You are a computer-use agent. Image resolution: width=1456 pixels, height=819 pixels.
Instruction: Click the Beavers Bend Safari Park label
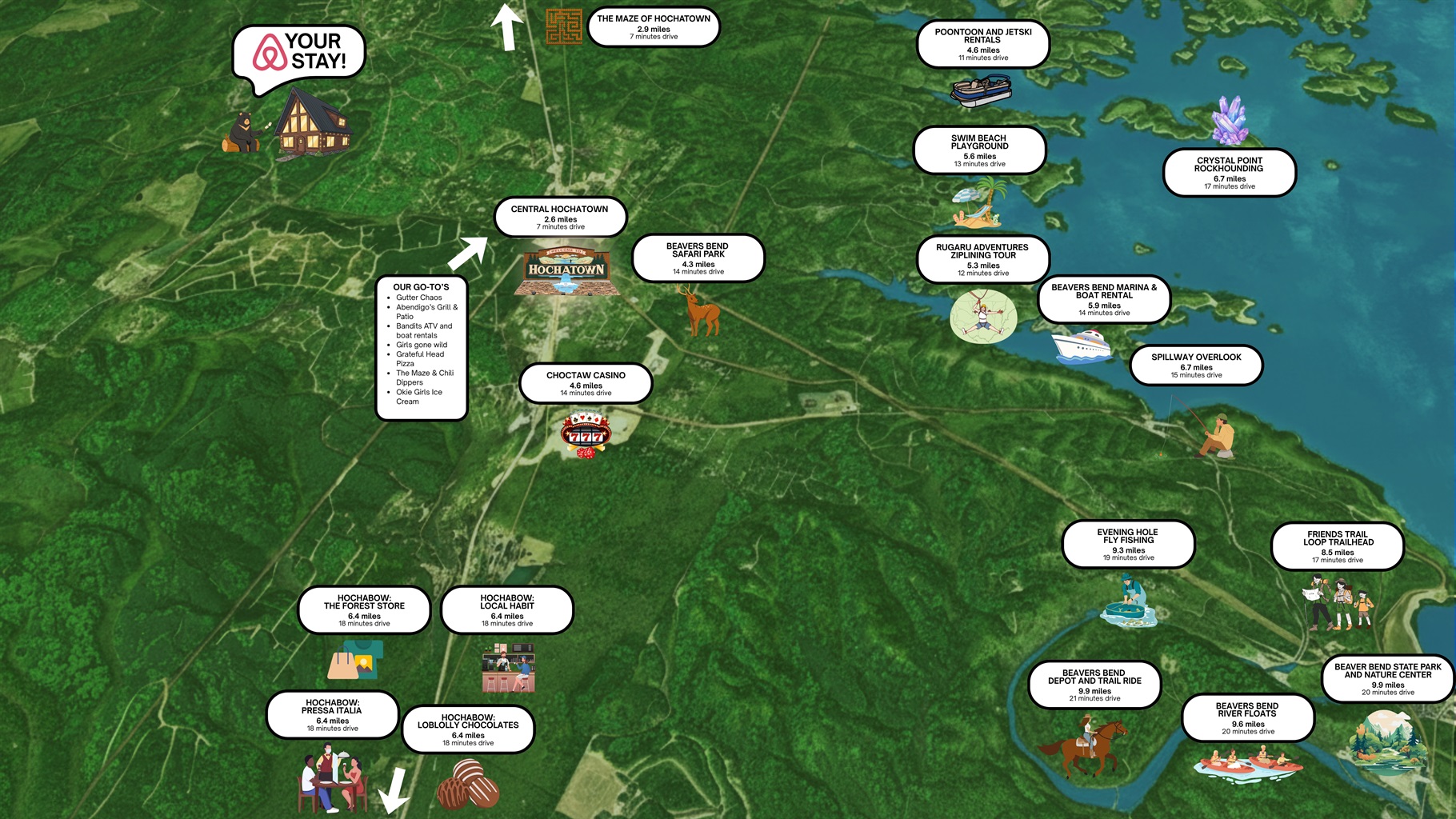click(698, 258)
